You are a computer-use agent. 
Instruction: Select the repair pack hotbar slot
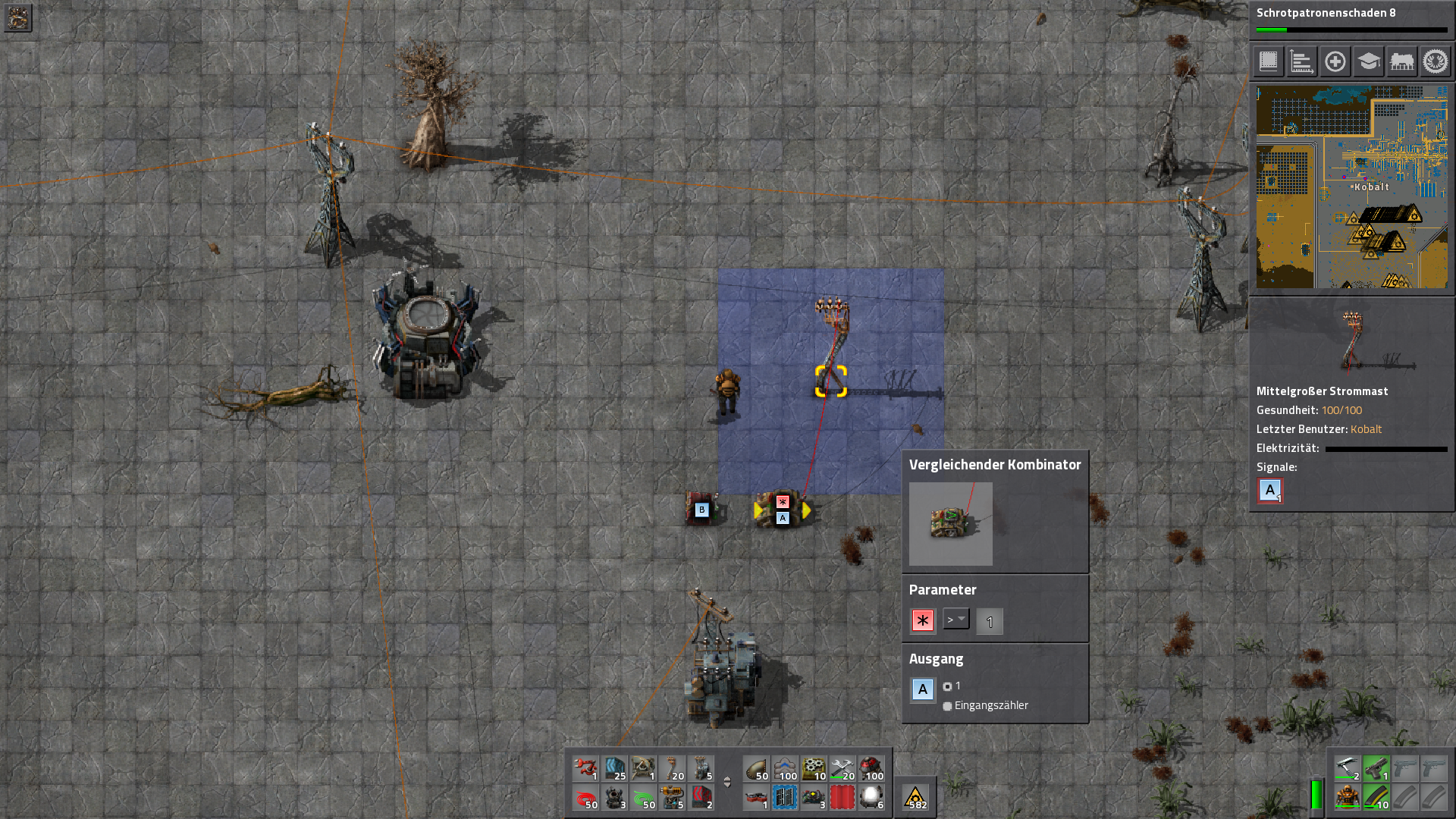pos(843,768)
